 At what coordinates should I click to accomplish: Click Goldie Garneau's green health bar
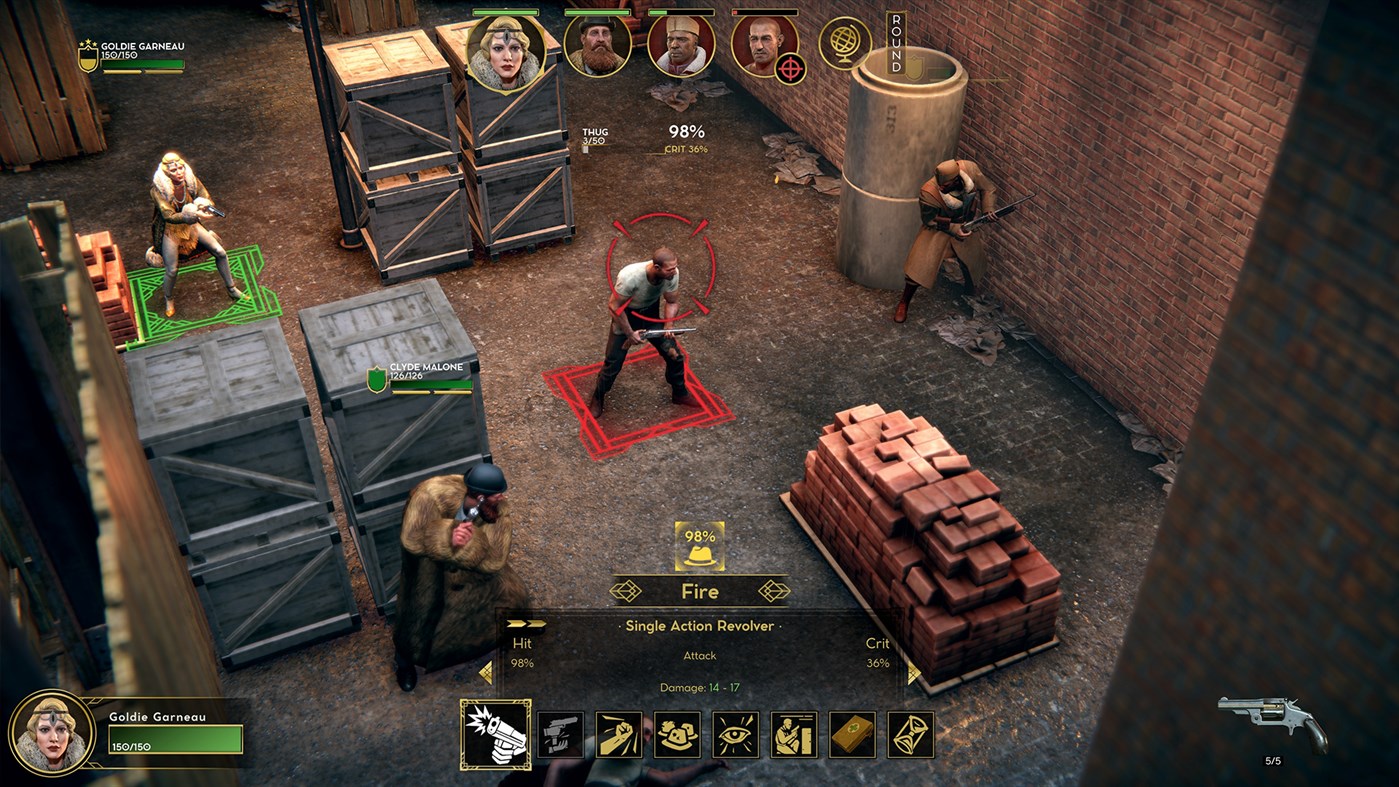click(x=175, y=740)
